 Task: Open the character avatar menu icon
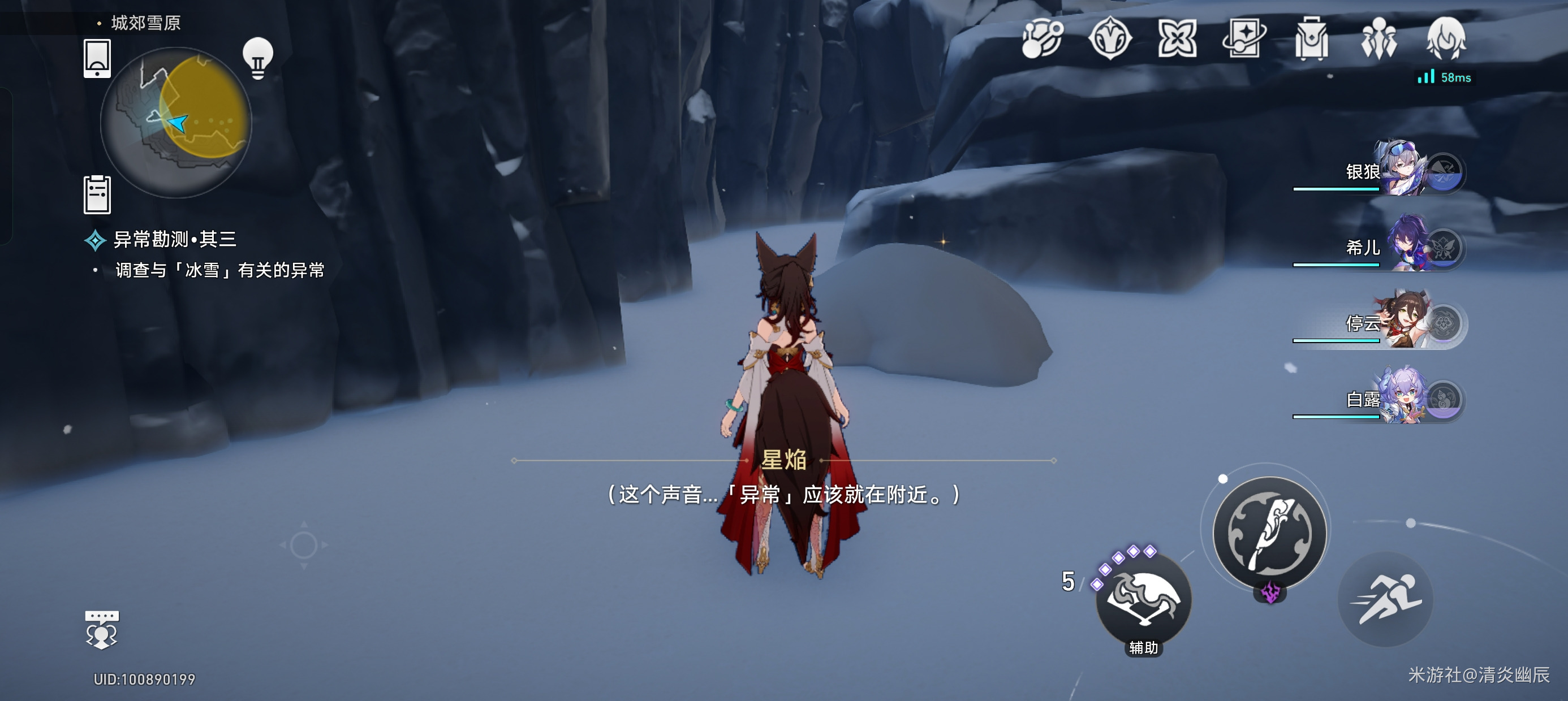pos(1446,38)
